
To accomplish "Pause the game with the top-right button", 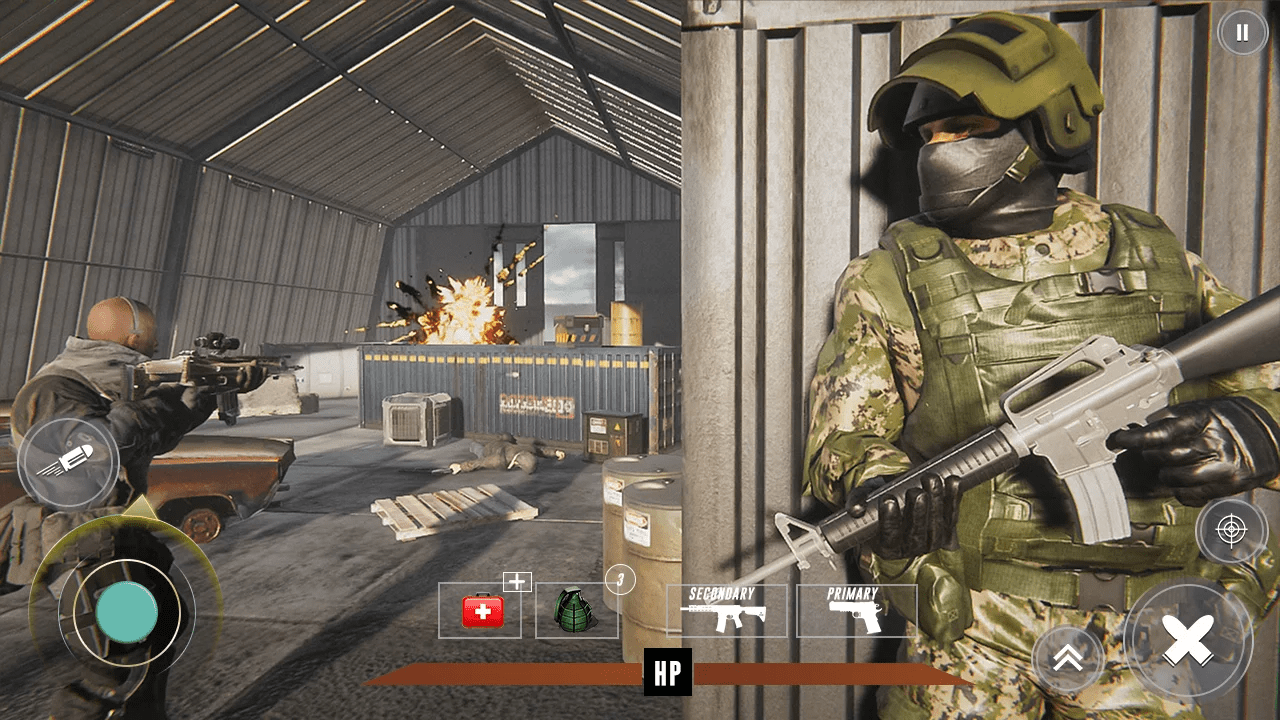I will tap(1243, 31).
